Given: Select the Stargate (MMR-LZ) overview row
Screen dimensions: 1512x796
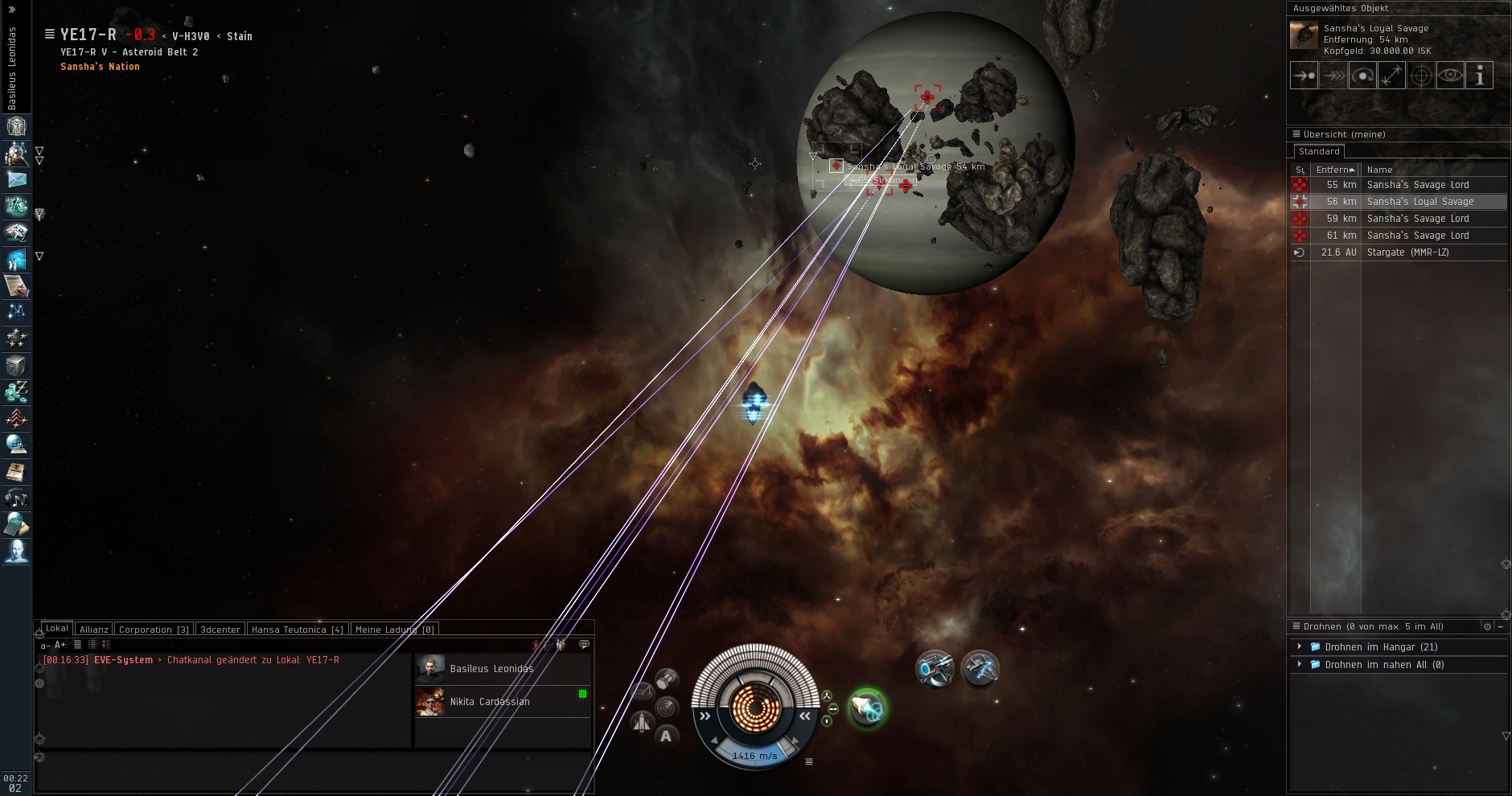Looking at the screenshot, I should pyautogui.click(x=1407, y=252).
